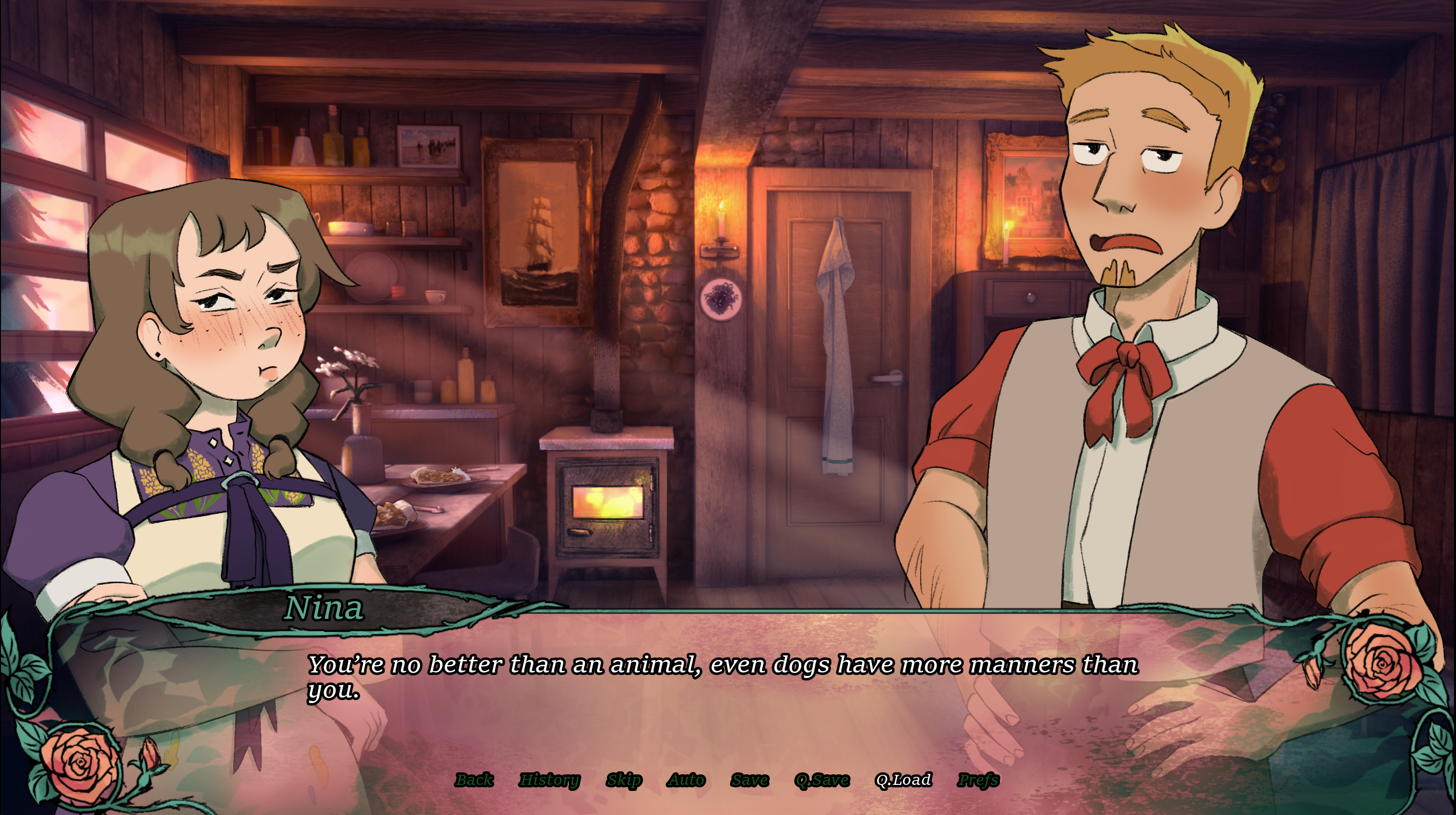Toggle Auto advance mode
Viewport: 1456px width, 815px height.
coord(687,780)
